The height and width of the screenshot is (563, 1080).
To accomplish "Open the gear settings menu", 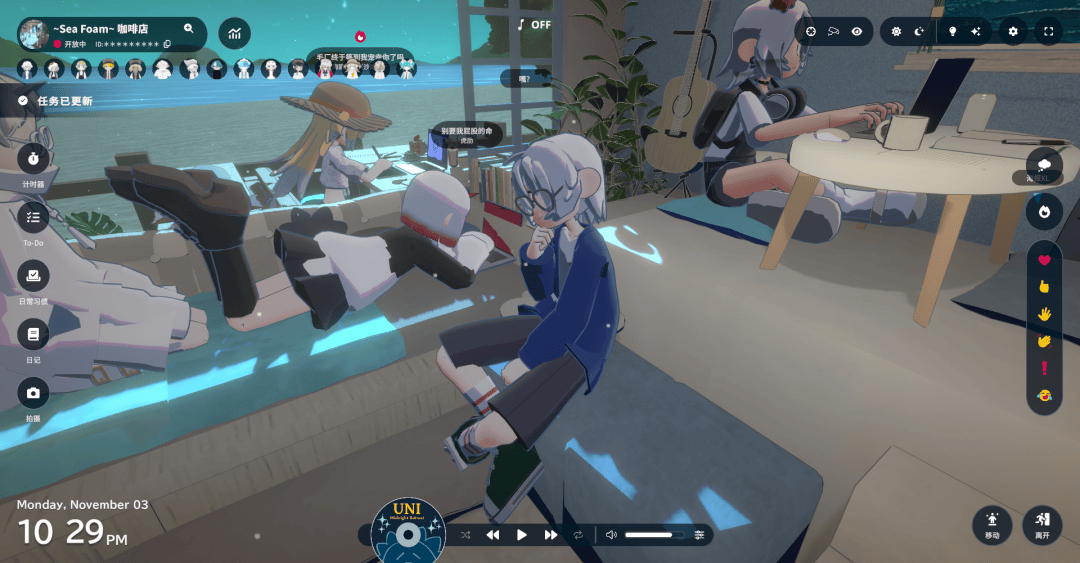I will tap(1013, 31).
